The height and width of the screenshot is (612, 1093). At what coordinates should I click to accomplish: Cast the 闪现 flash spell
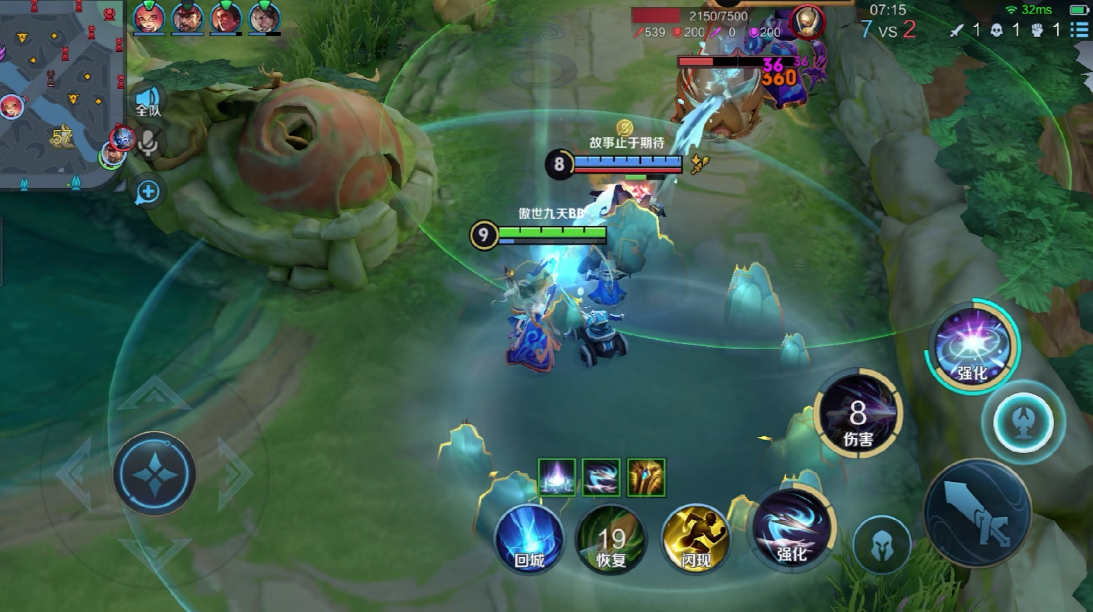[695, 539]
